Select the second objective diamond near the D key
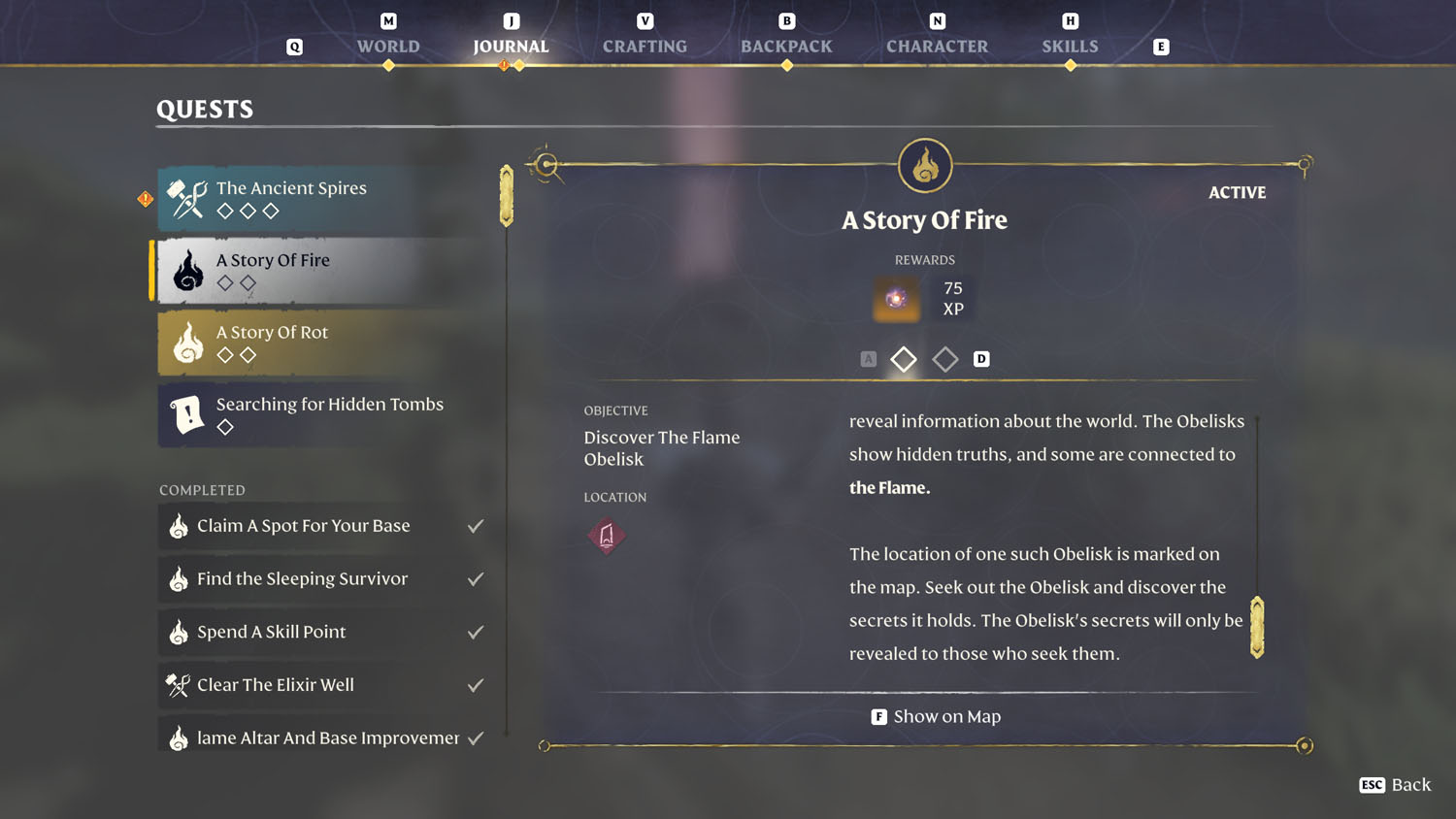The width and height of the screenshot is (1456, 819). (x=945, y=359)
